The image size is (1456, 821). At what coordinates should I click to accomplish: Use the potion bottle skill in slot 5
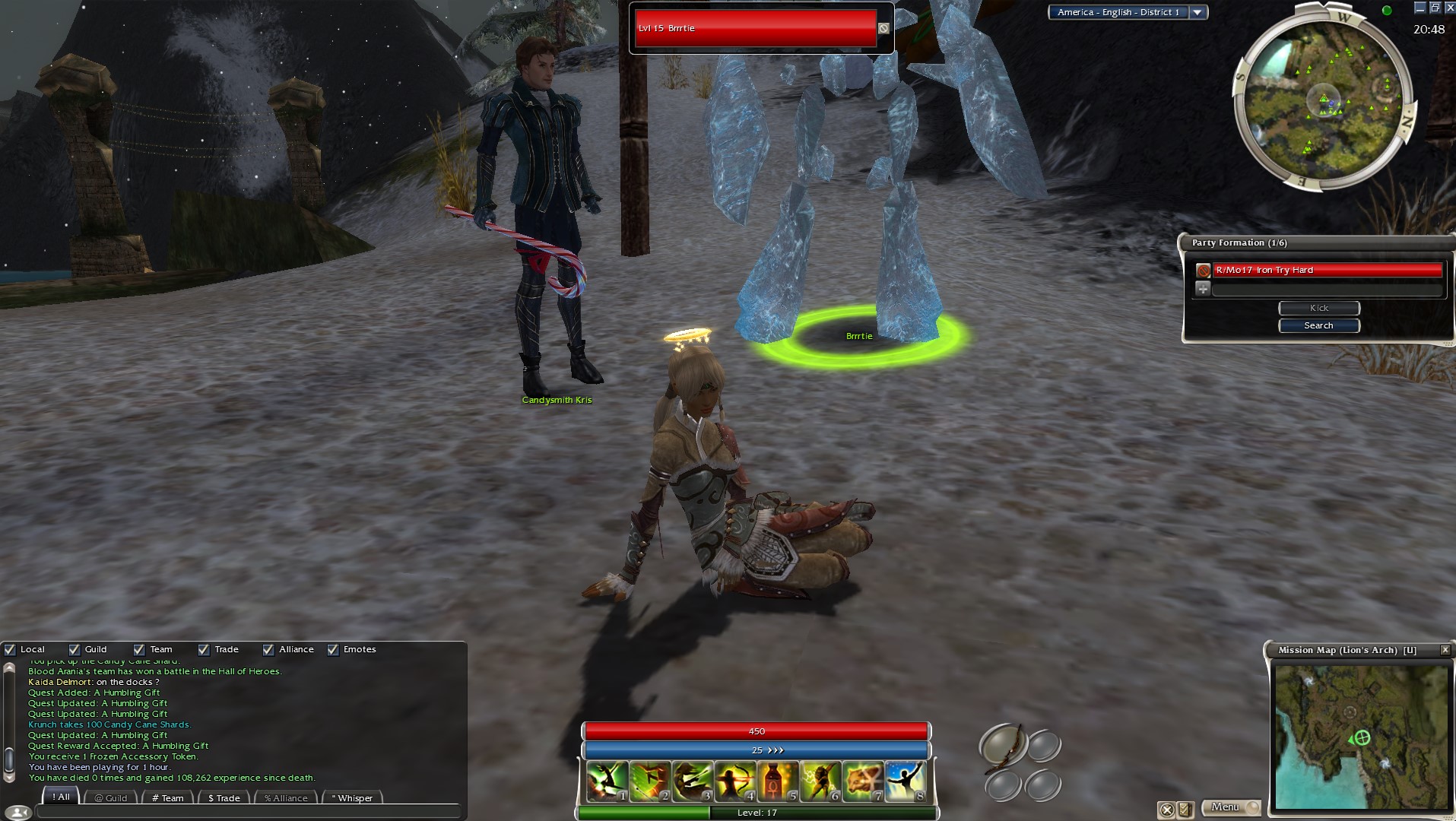coord(777,781)
